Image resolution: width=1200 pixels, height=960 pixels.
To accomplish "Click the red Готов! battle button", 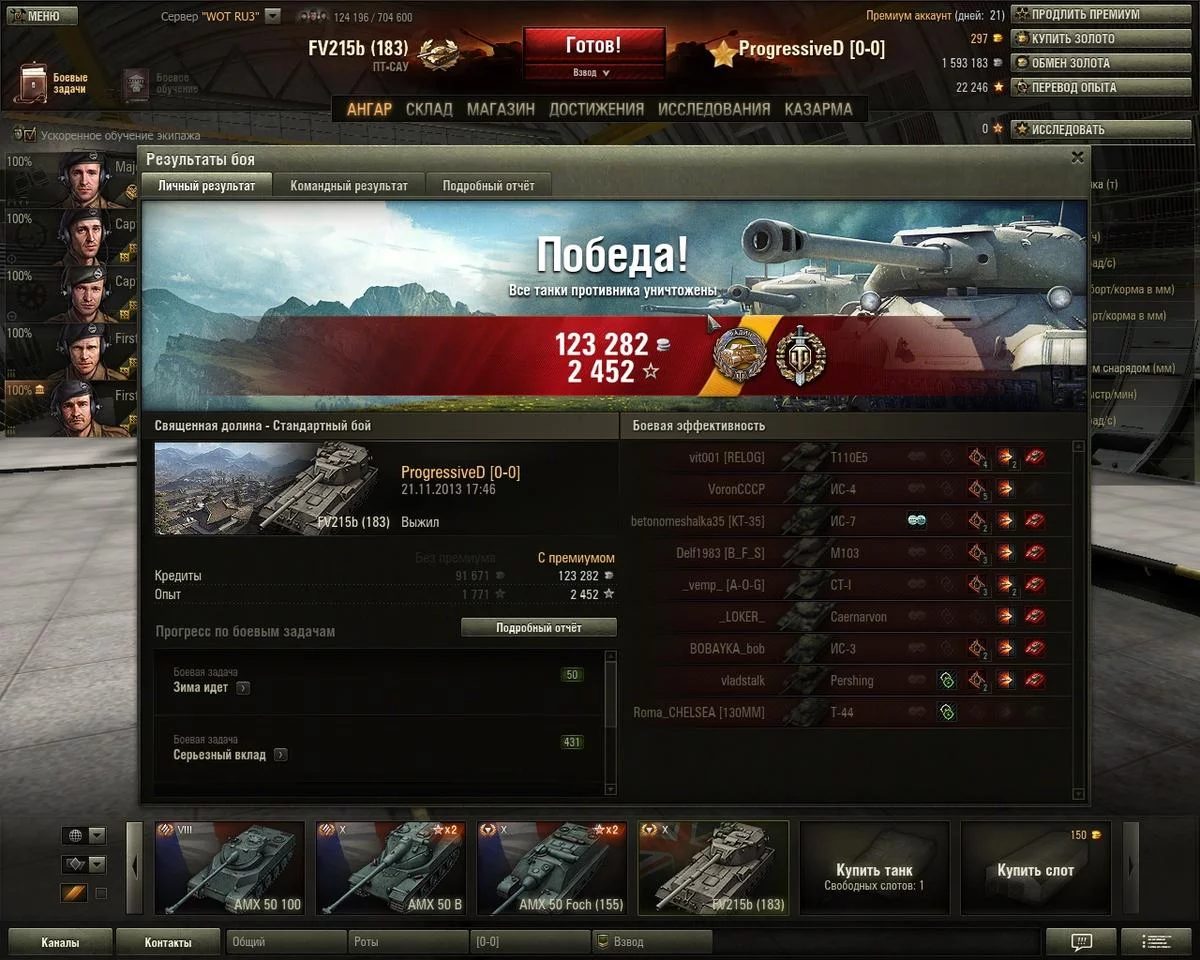I will [593, 46].
